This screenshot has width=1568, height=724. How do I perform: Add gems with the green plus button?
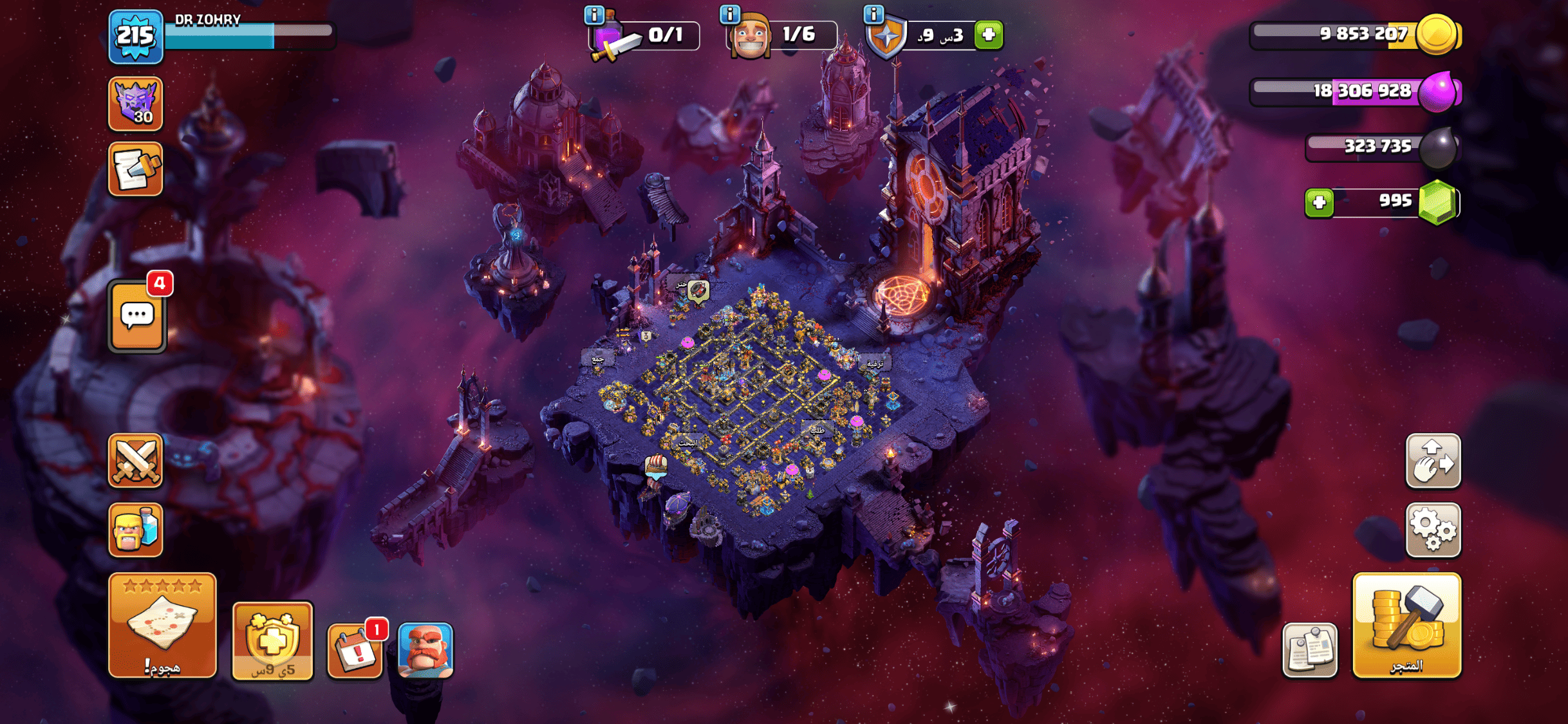[x=1319, y=203]
